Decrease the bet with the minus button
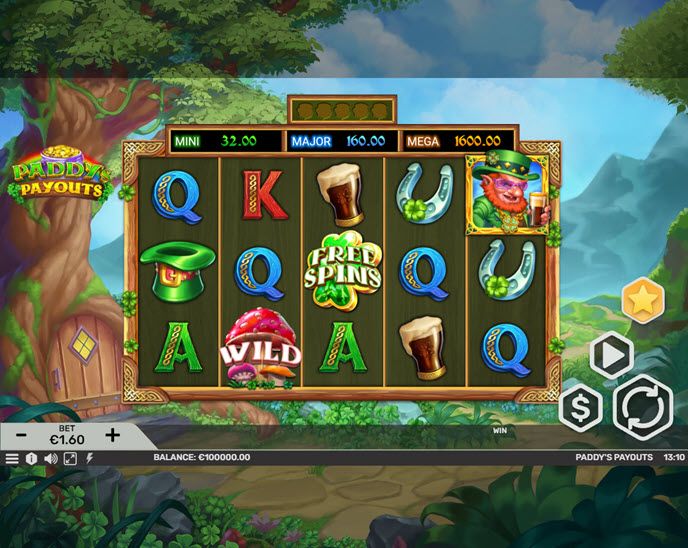688x548 pixels. coord(22,435)
